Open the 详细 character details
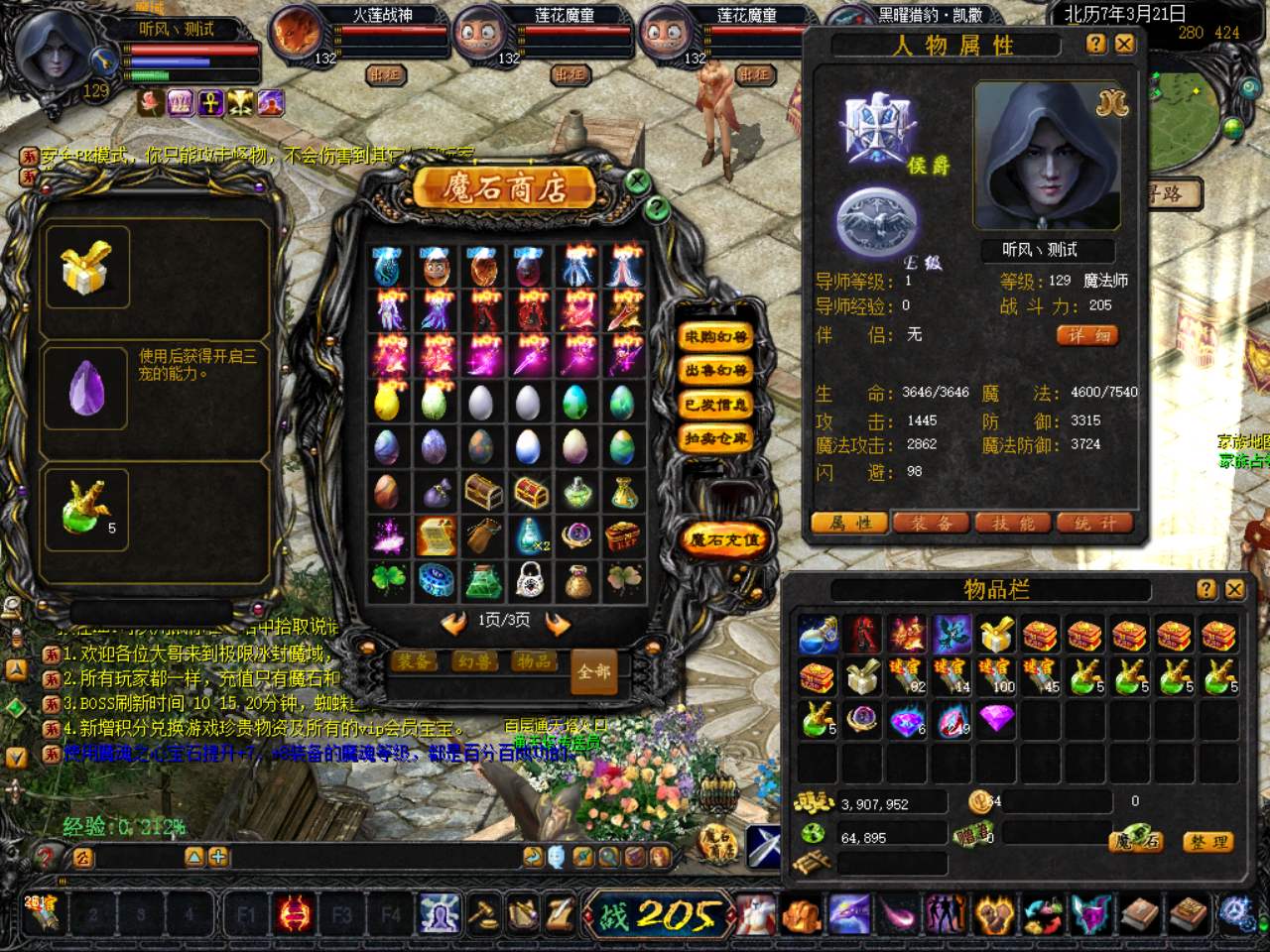This screenshot has width=1270, height=952. (1087, 335)
